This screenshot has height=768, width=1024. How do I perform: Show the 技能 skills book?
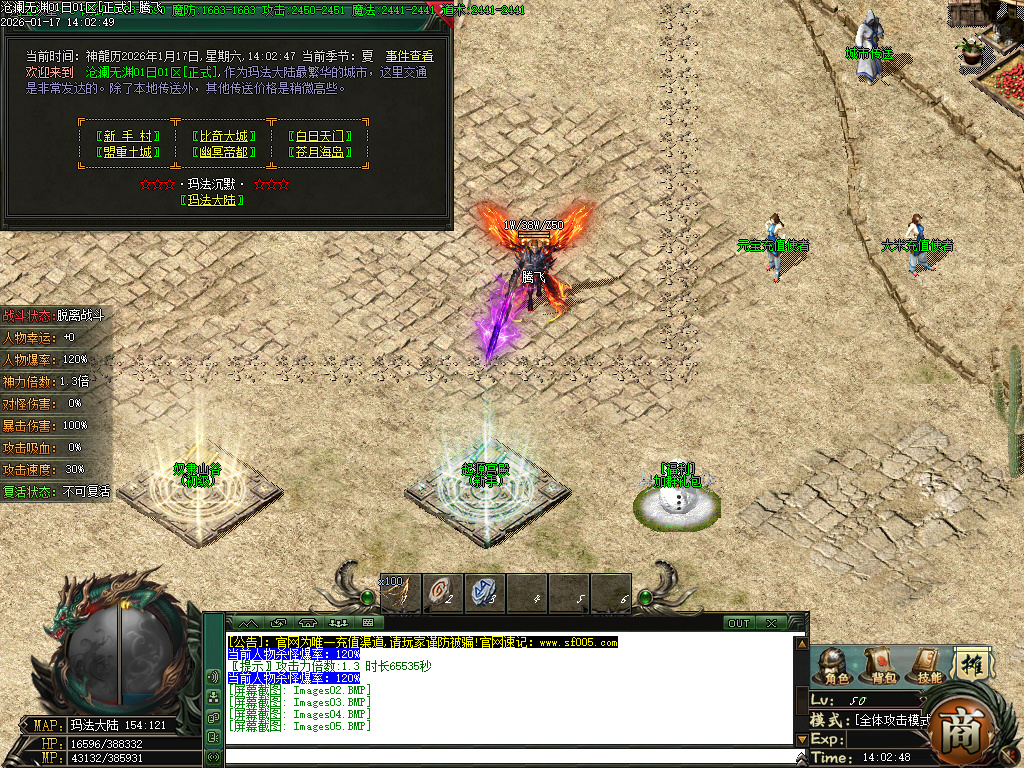click(x=926, y=666)
